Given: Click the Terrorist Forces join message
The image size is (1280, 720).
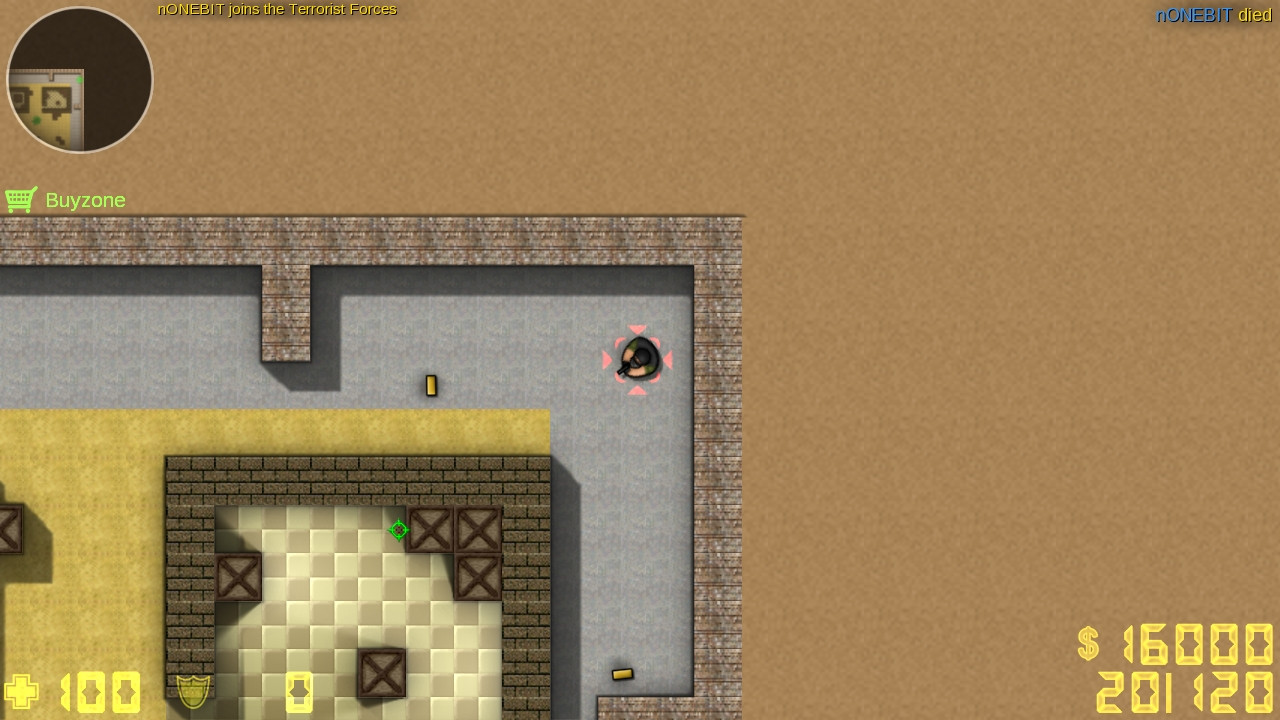Looking at the screenshot, I should pyautogui.click(x=277, y=9).
